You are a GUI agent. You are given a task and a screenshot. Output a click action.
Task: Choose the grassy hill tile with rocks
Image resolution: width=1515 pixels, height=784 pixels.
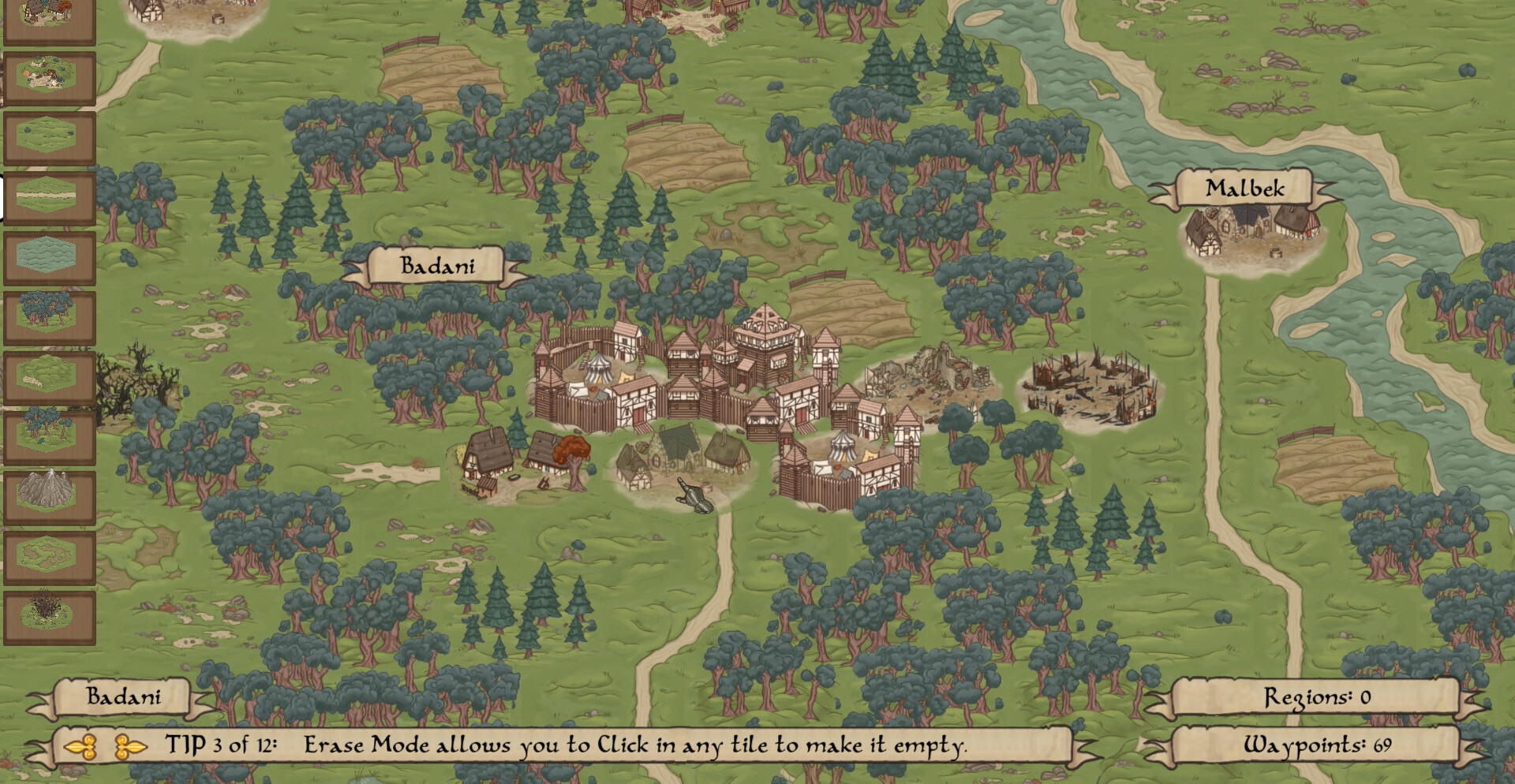pos(49,377)
